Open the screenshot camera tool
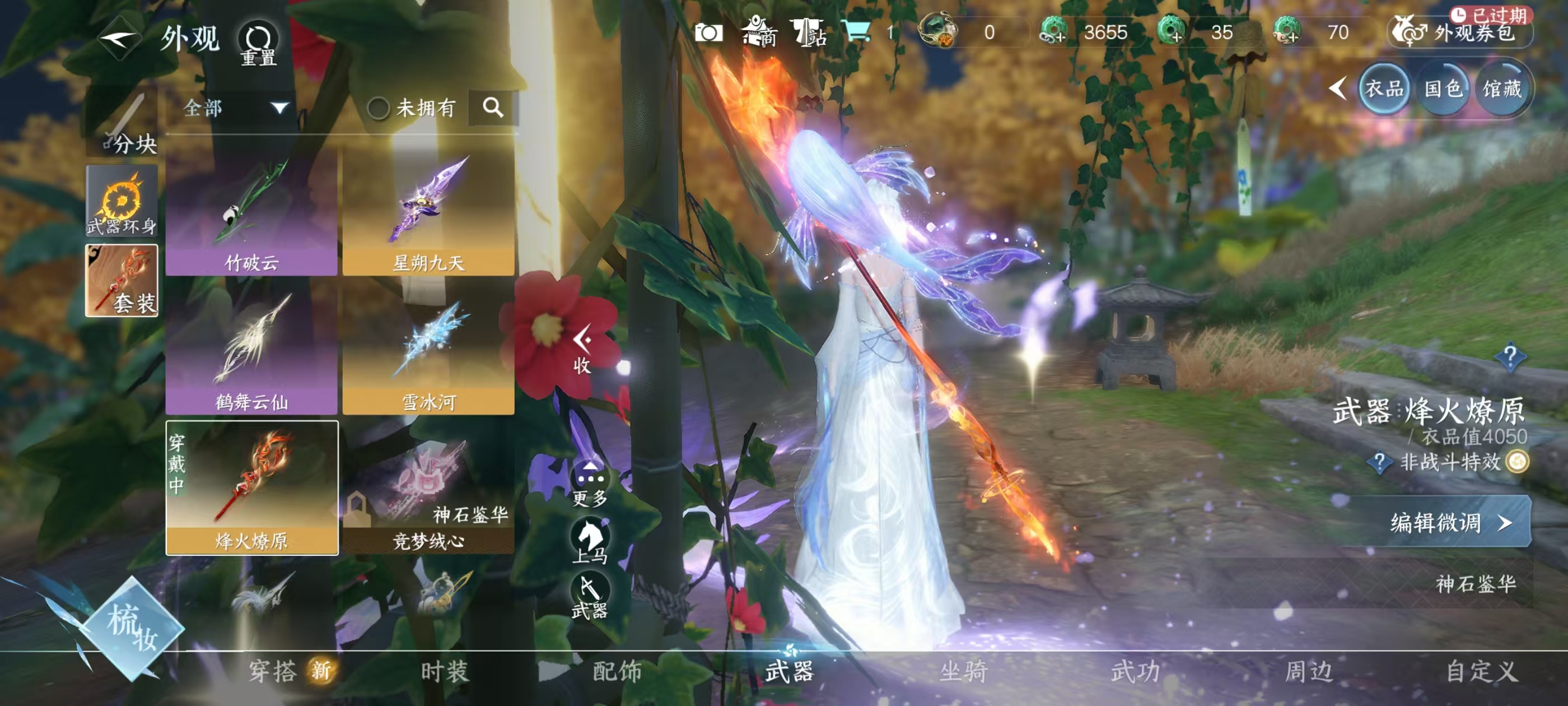The image size is (1568, 706). coord(710,34)
